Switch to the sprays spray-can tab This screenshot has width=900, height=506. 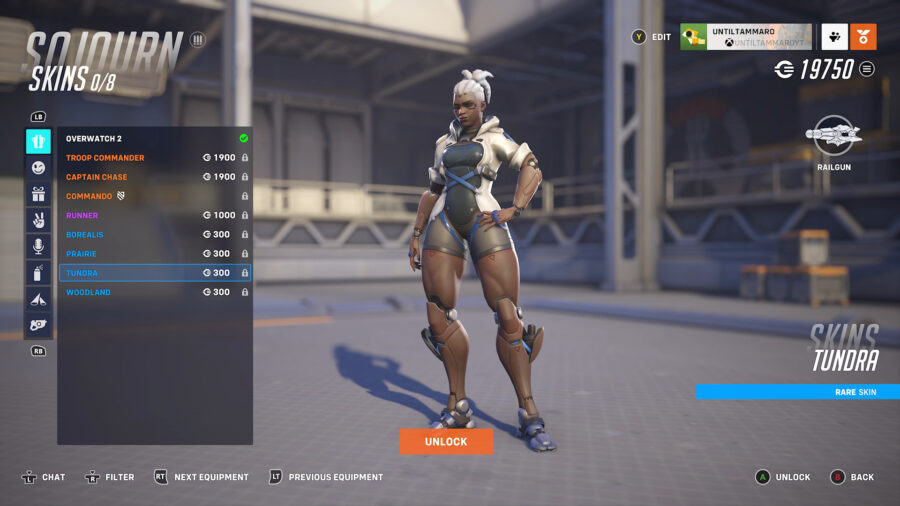[x=38, y=272]
